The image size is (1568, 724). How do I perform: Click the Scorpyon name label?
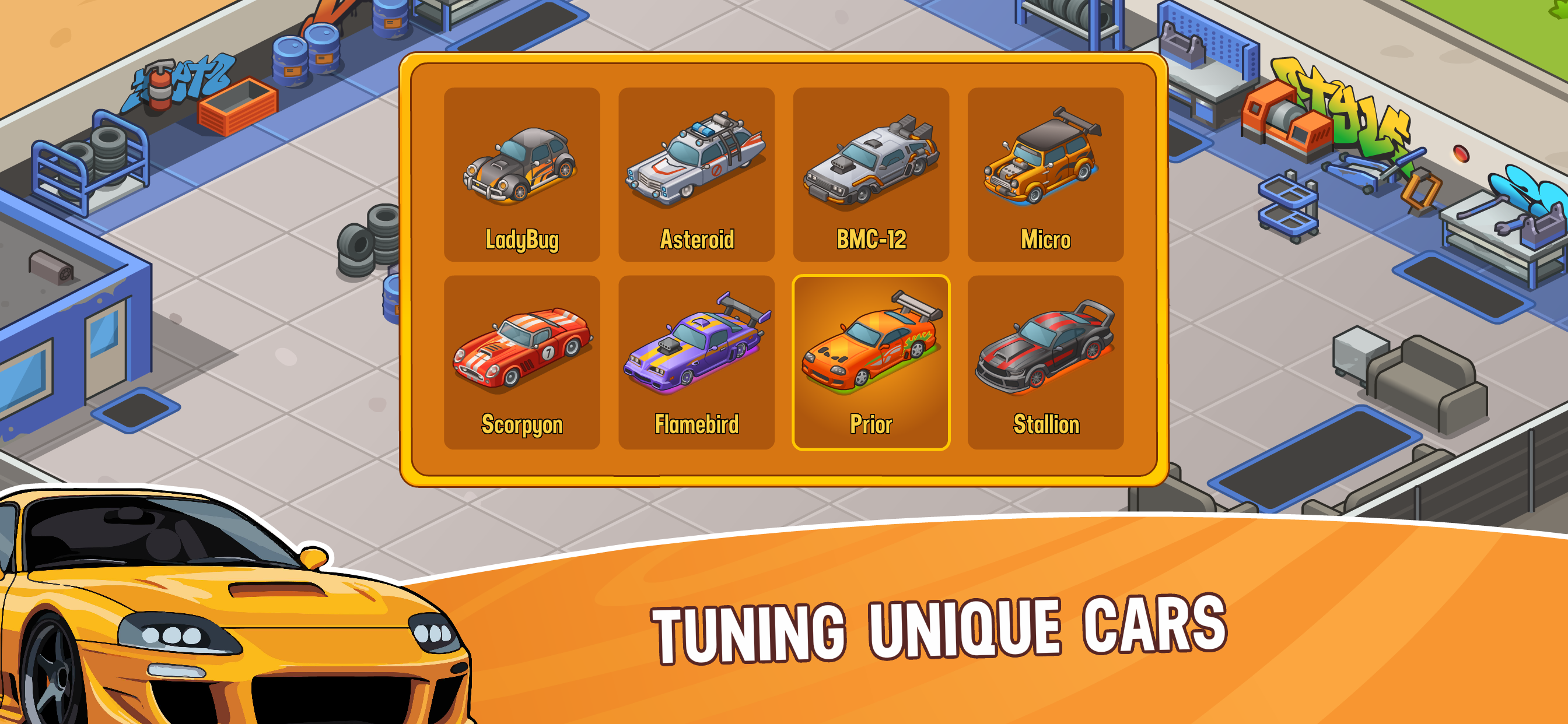pyautogui.click(x=522, y=425)
